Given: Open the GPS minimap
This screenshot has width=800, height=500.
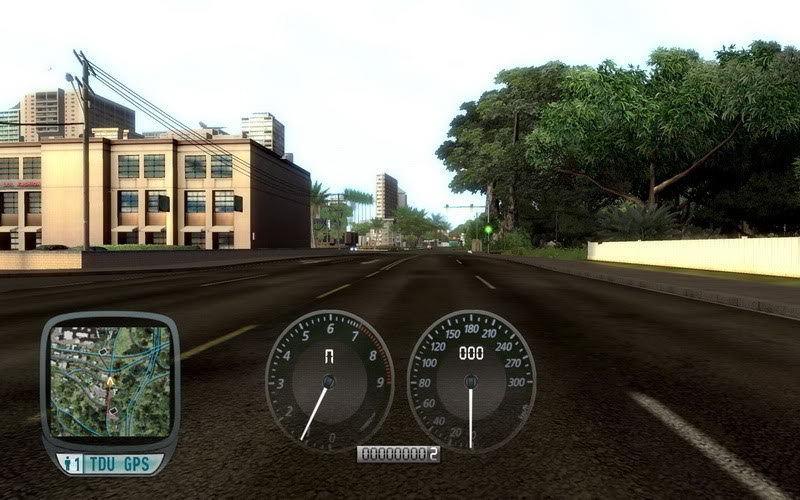Looking at the screenshot, I should (110, 382).
